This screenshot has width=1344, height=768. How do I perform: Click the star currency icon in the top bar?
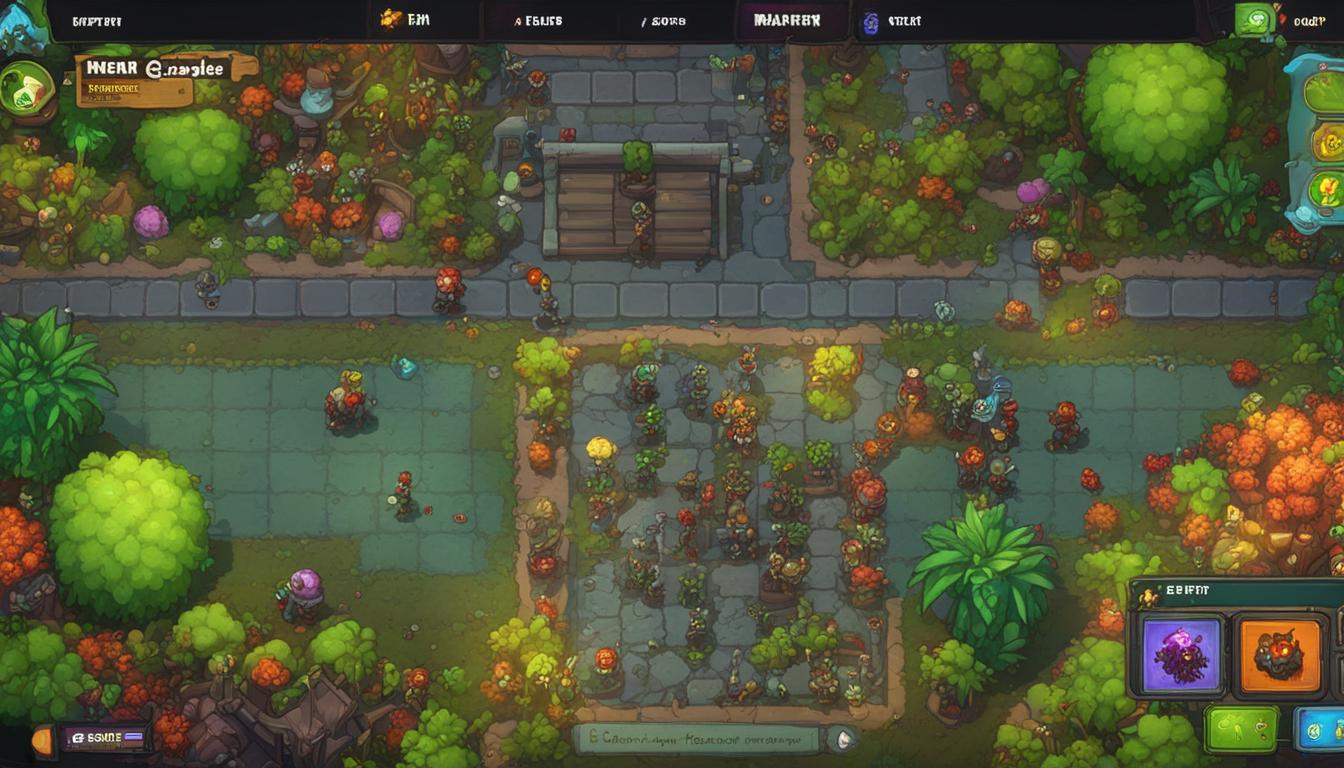pyautogui.click(x=386, y=17)
